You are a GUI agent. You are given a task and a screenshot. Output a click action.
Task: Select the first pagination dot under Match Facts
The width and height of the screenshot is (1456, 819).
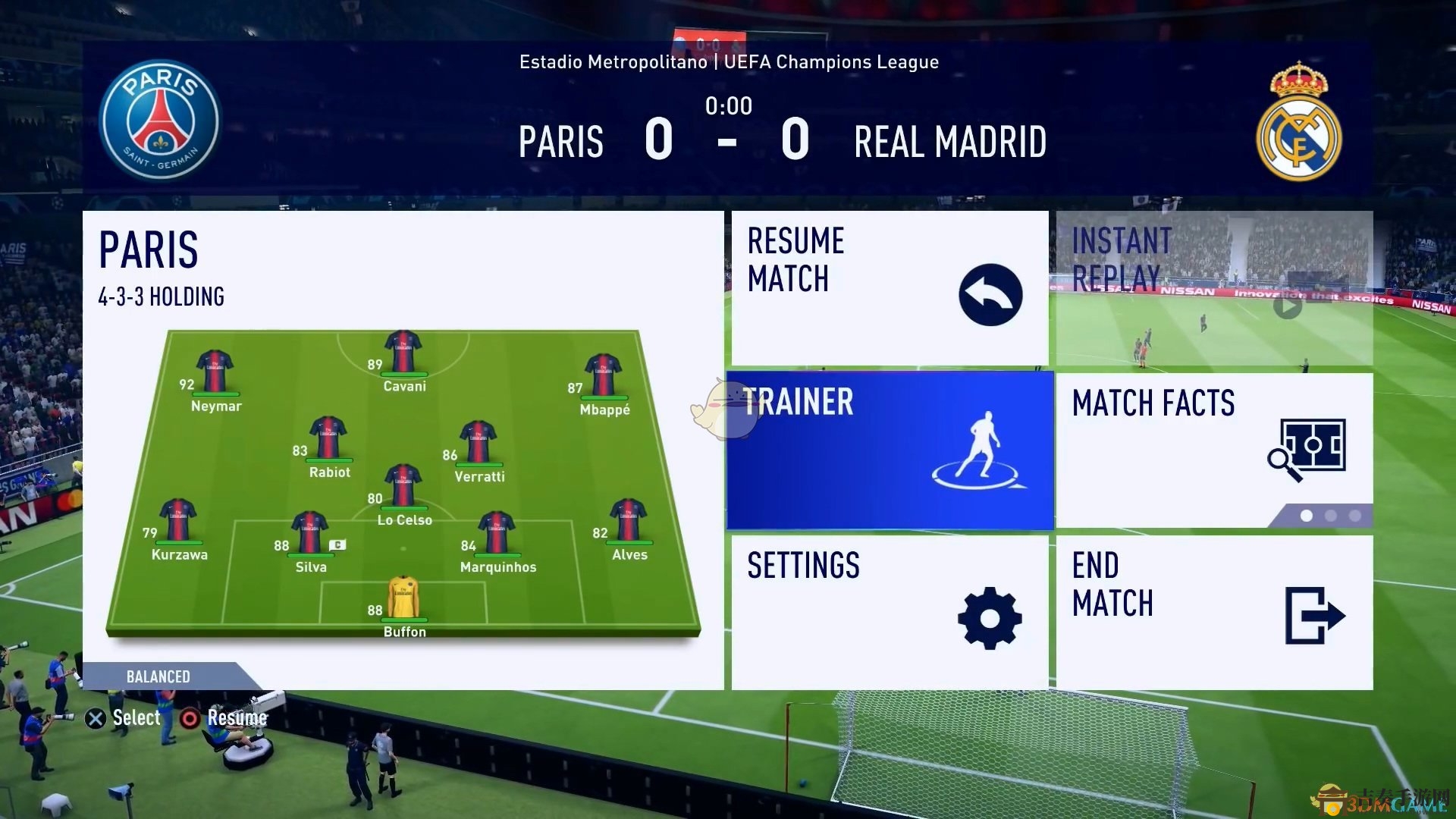[1306, 515]
